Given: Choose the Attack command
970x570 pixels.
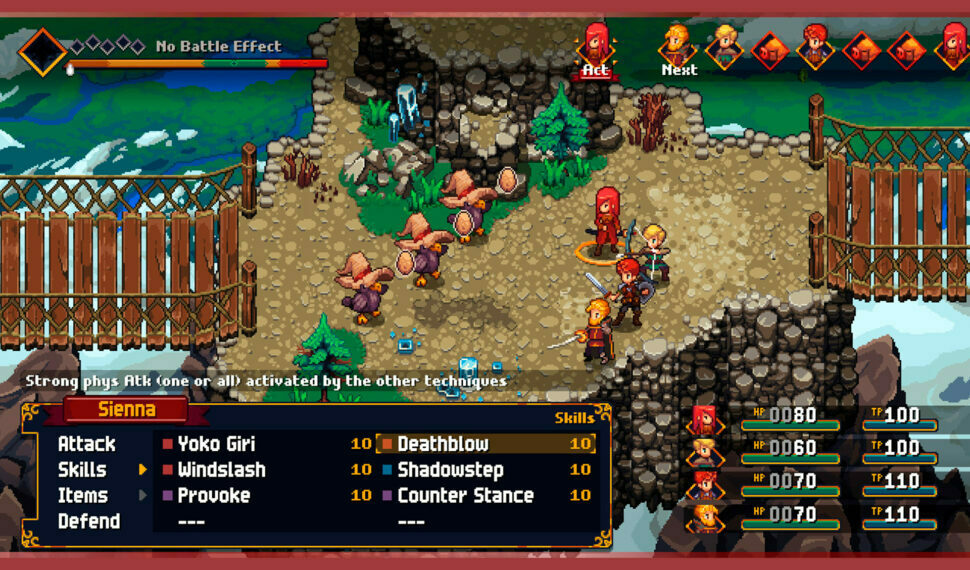Looking at the screenshot, I should coord(86,444).
